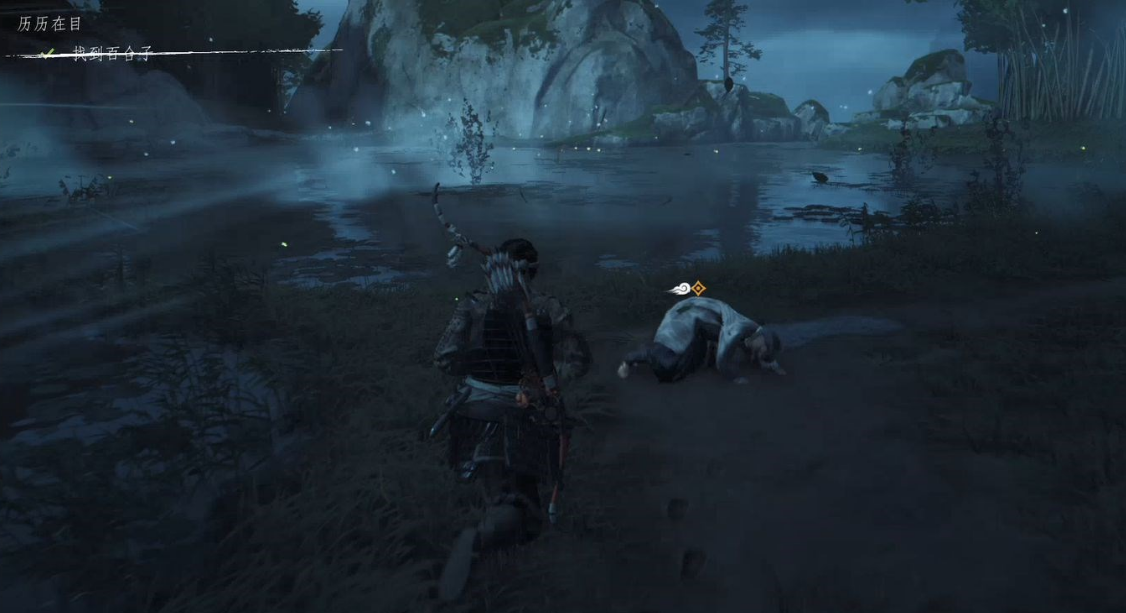The height and width of the screenshot is (613, 1126).
Task: Select the 历历在目 quest title
Action: pyautogui.click(x=50, y=23)
